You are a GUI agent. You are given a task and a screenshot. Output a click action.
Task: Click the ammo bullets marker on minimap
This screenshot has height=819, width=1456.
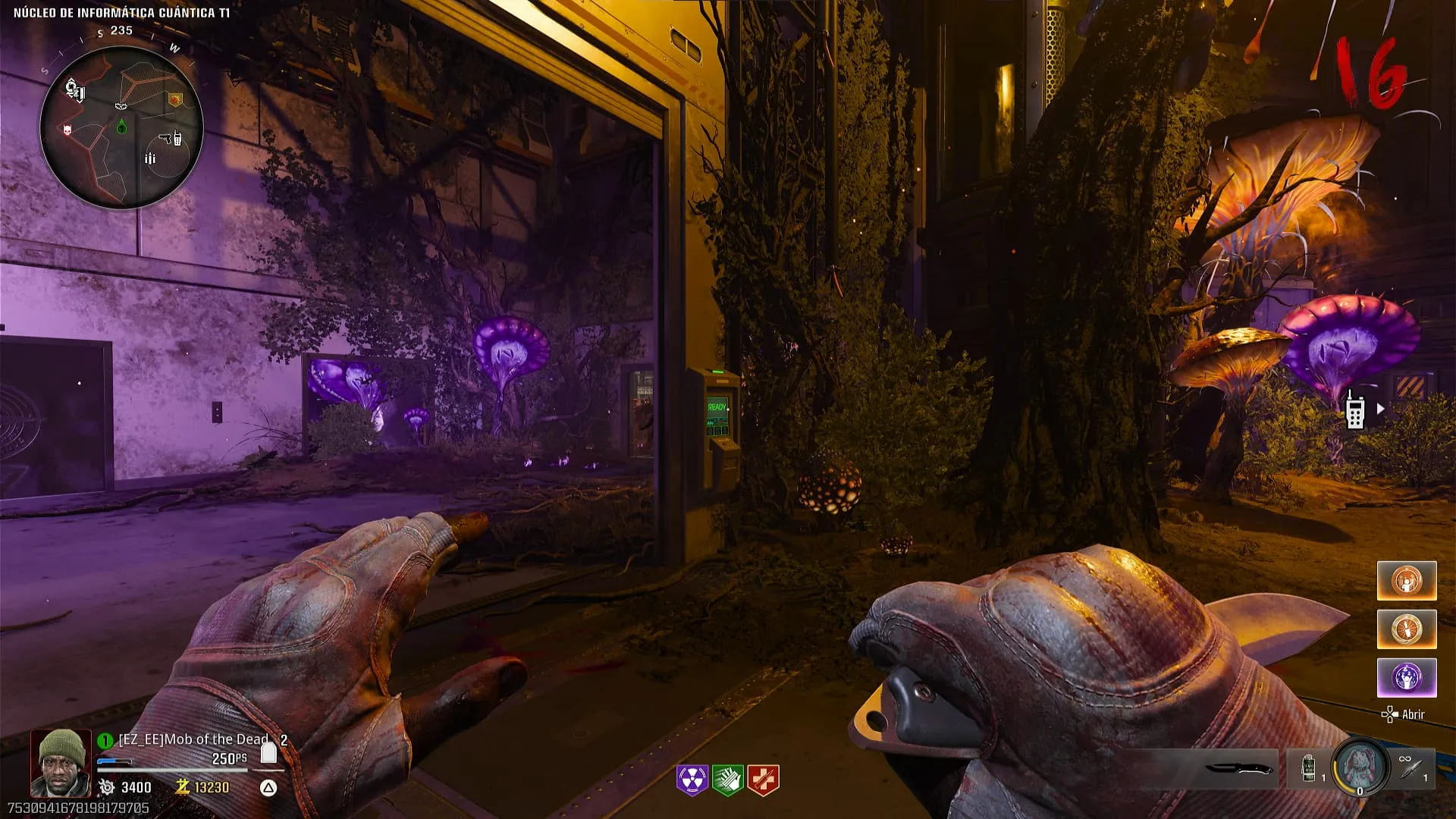tap(149, 158)
